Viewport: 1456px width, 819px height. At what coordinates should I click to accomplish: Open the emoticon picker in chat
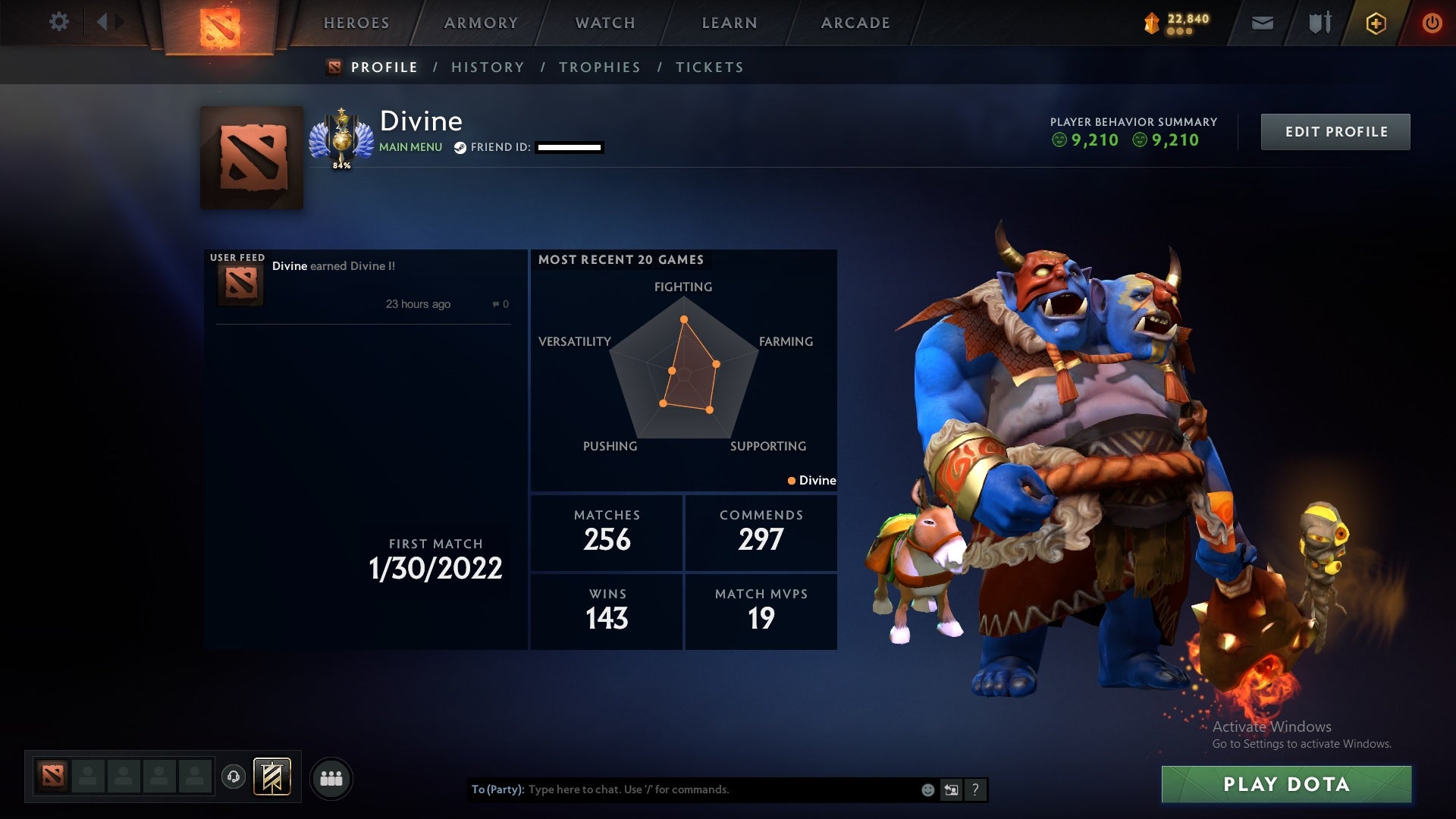pos(927,789)
